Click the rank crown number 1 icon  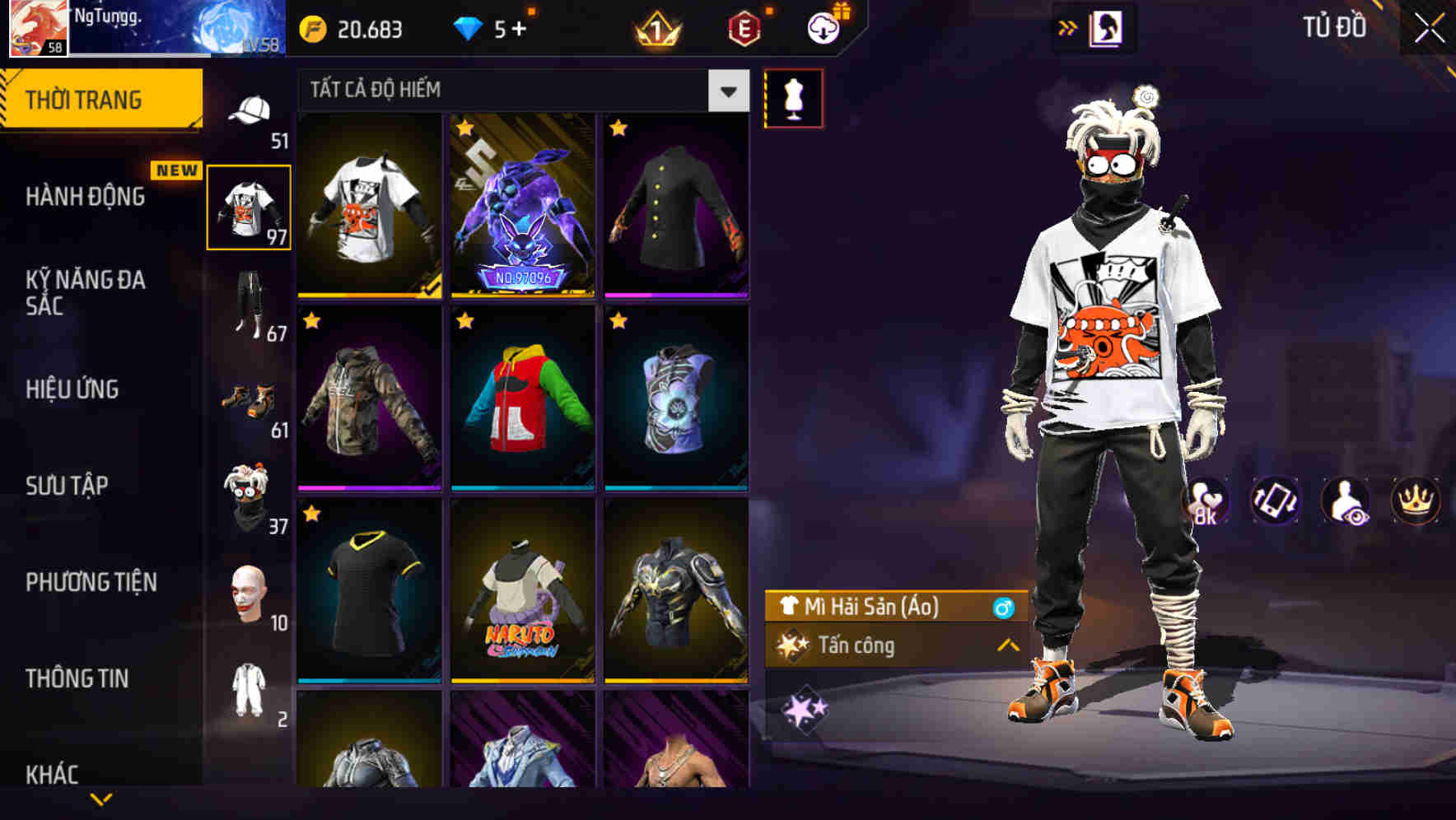(653, 28)
